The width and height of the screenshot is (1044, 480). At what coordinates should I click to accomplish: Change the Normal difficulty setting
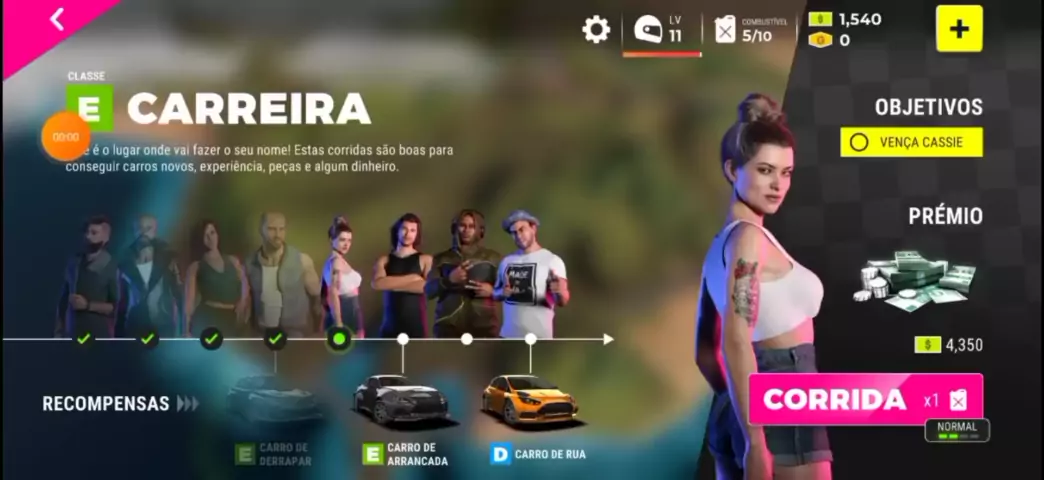click(957, 430)
